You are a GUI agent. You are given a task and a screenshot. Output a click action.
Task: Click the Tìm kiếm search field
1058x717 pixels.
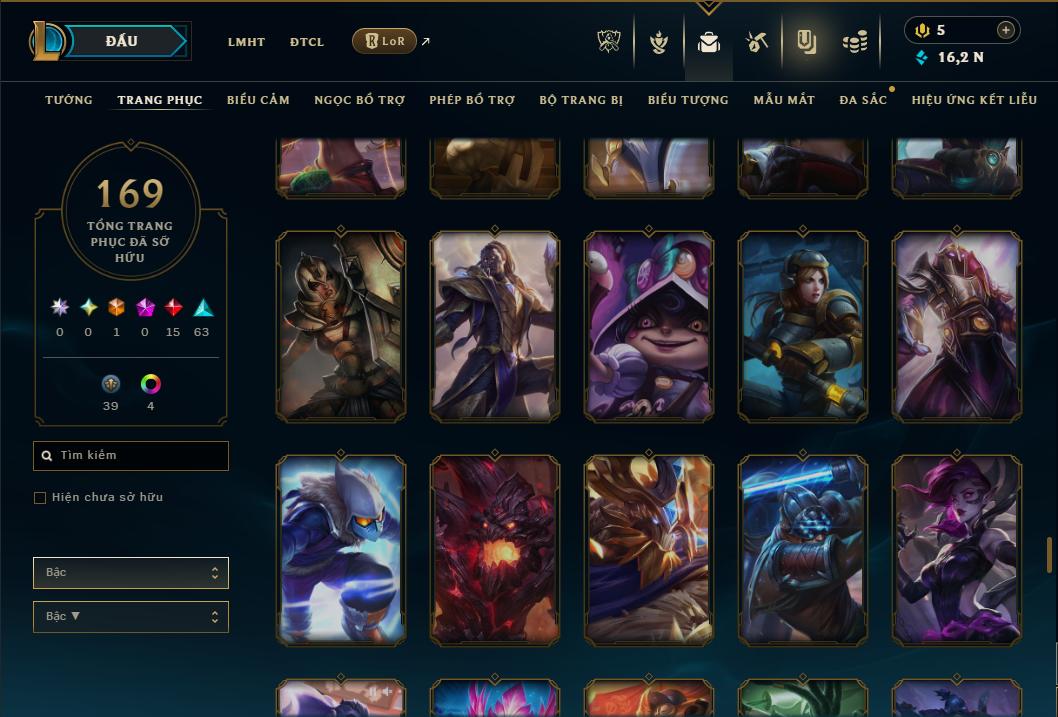(x=131, y=456)
